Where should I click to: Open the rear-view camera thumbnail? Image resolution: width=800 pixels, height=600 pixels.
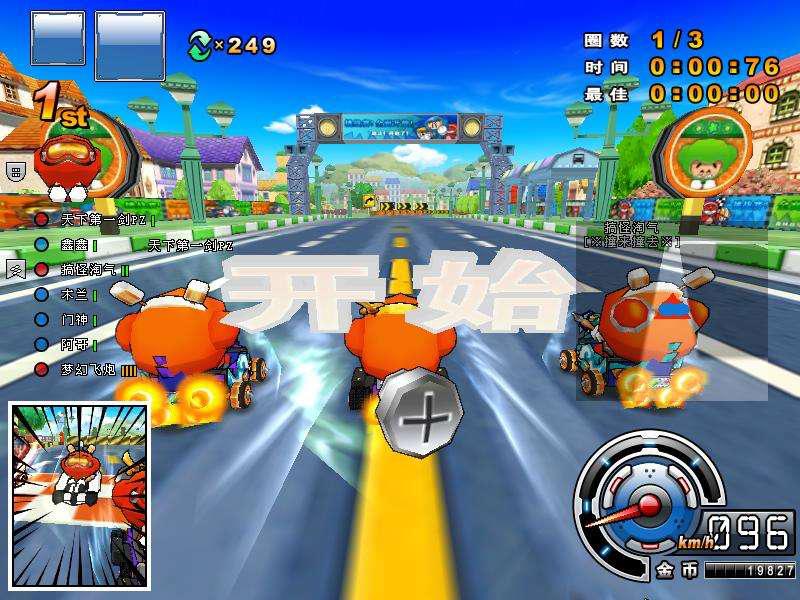79,496
